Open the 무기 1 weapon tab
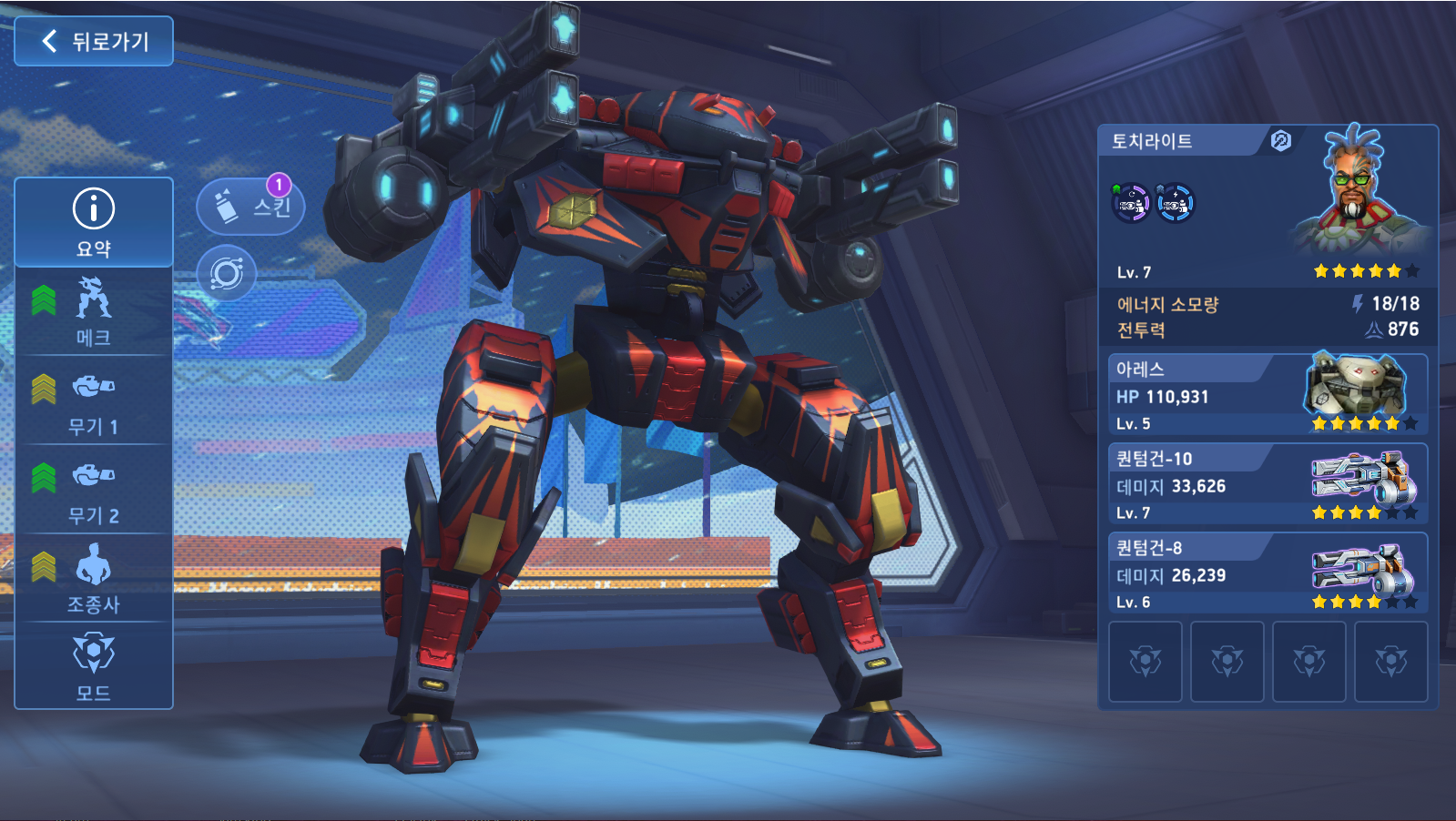 pos(94,401)
